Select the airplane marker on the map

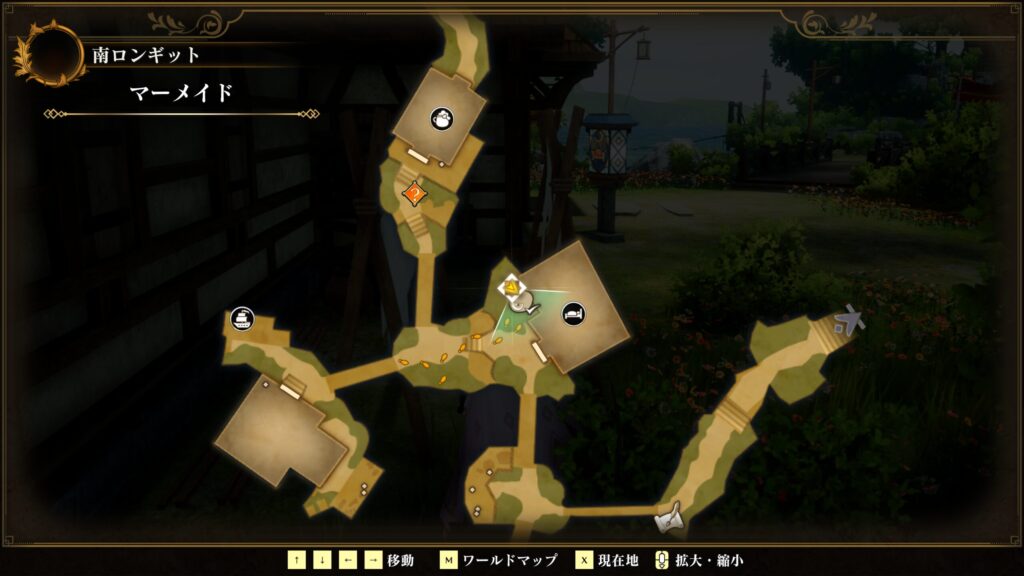point(849,320)
